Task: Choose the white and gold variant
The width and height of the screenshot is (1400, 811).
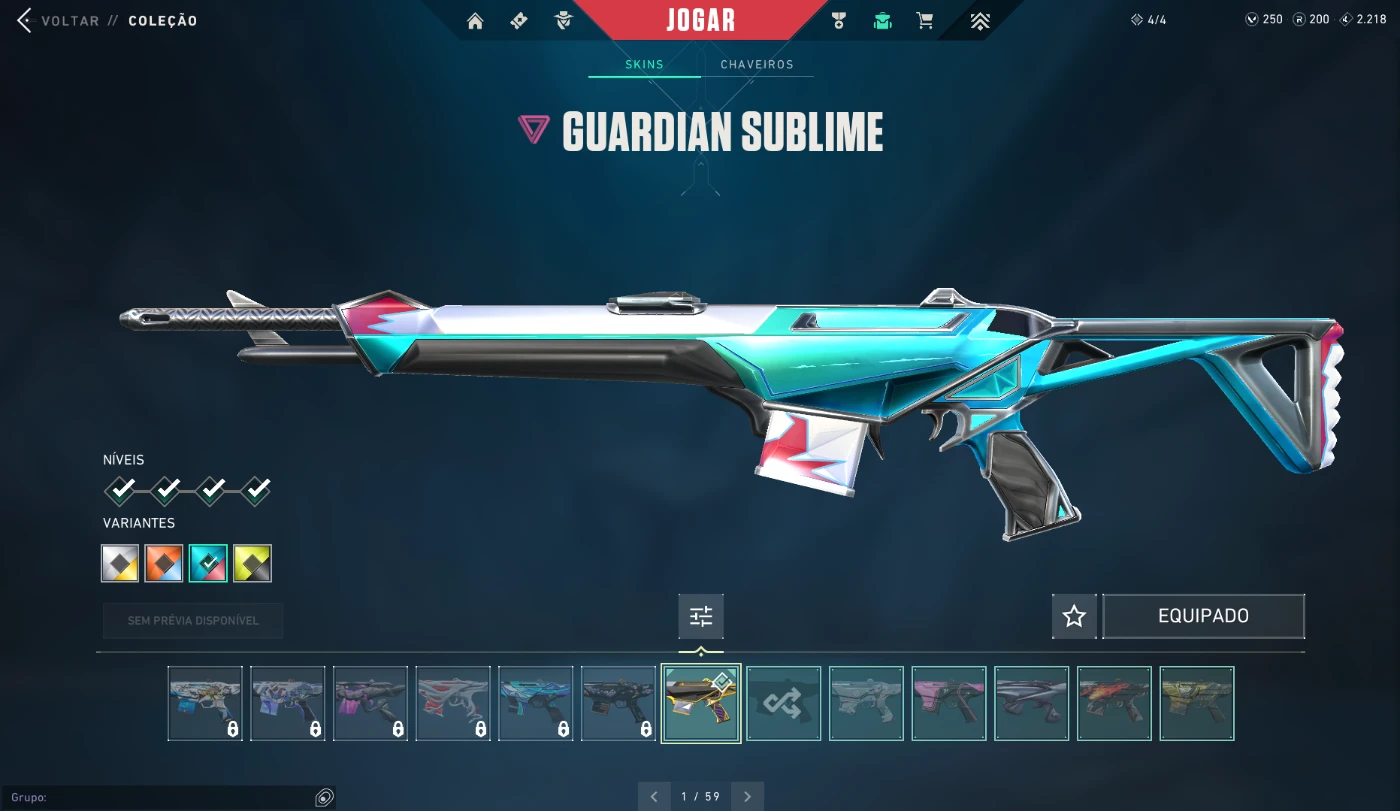Action: click(x=120, y=563)
